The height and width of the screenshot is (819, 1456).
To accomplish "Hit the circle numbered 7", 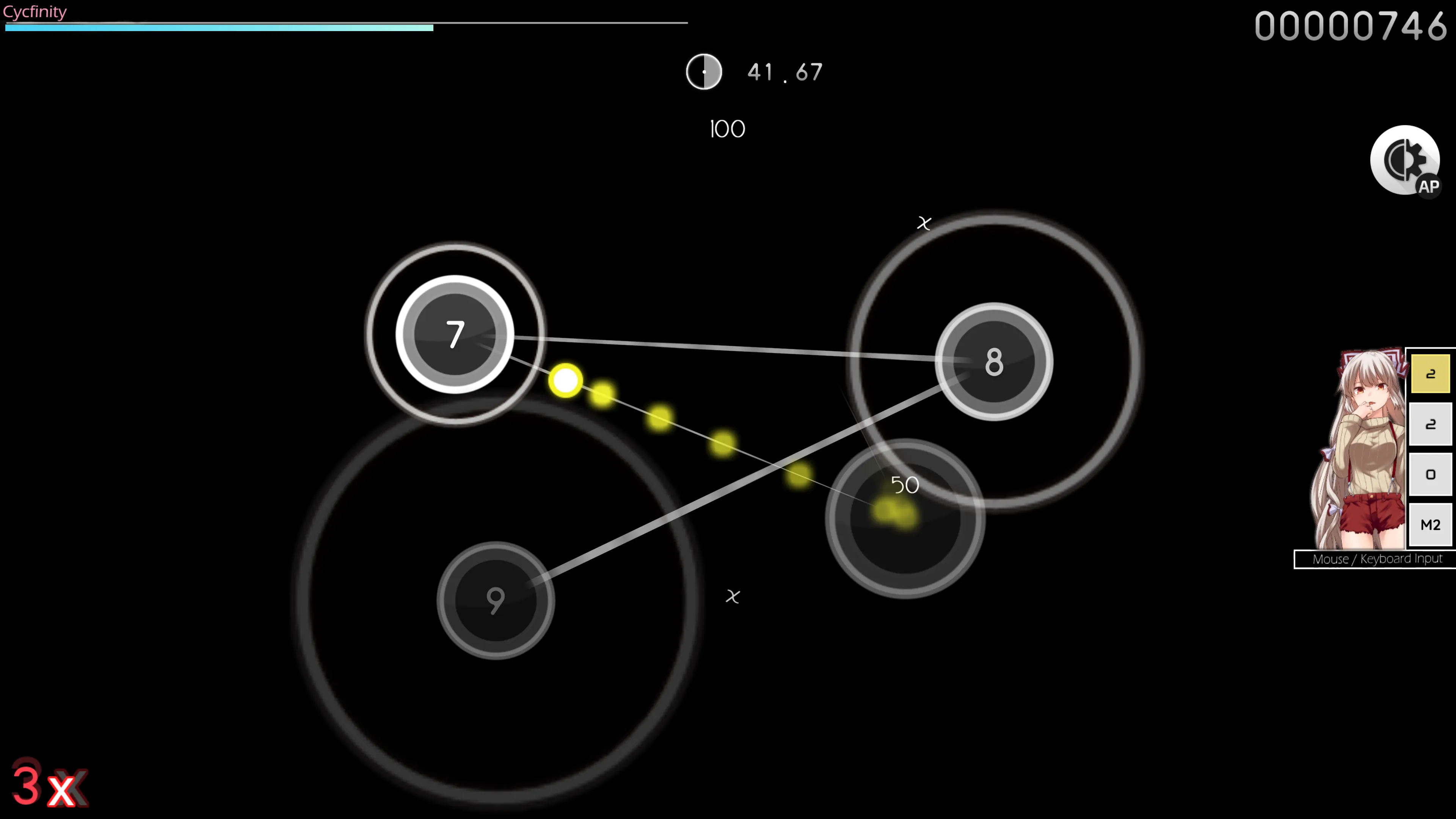I will pyautogui.click(x=455, y=334).
